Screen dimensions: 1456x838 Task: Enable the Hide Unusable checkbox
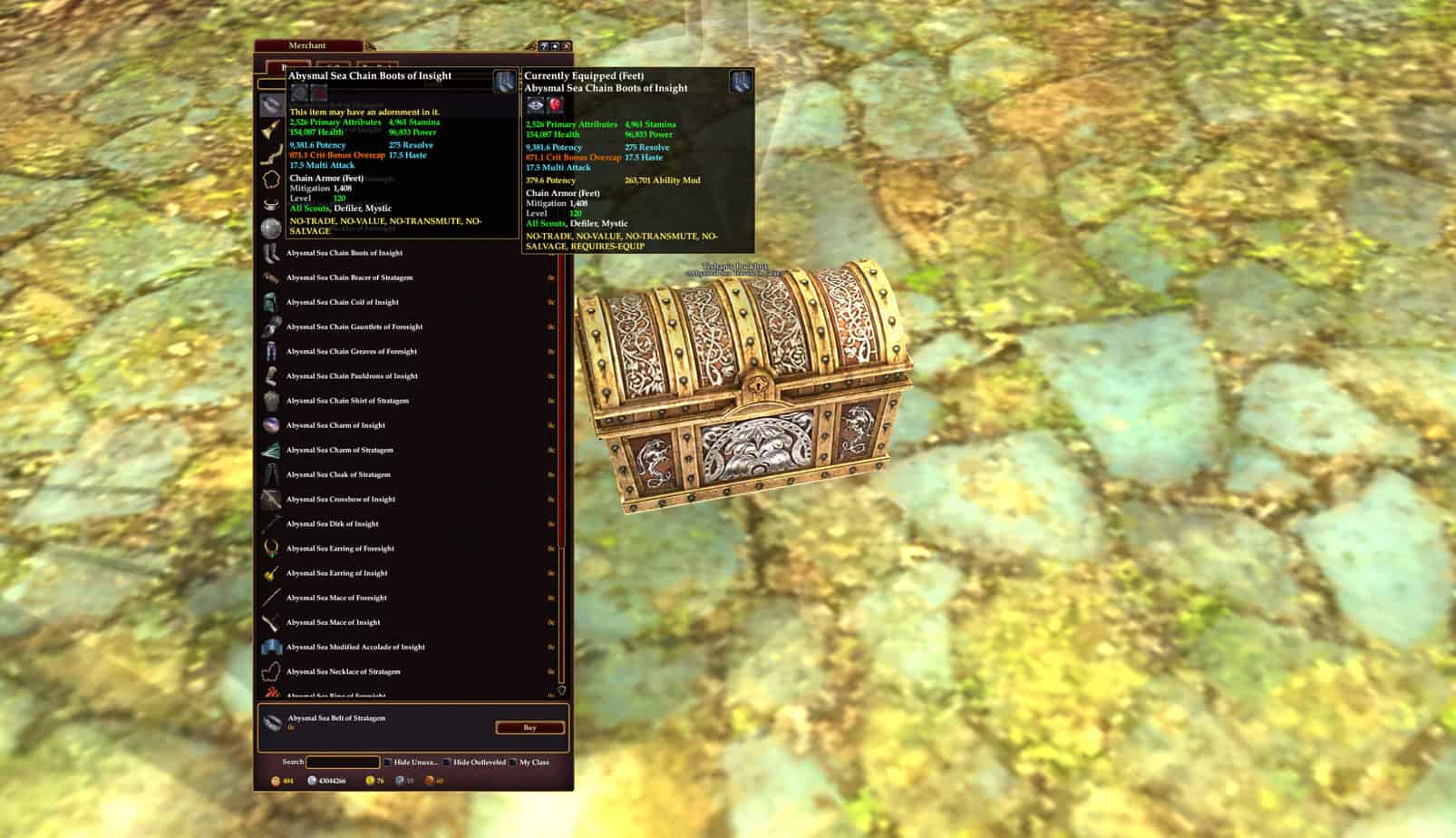[387, 763]
